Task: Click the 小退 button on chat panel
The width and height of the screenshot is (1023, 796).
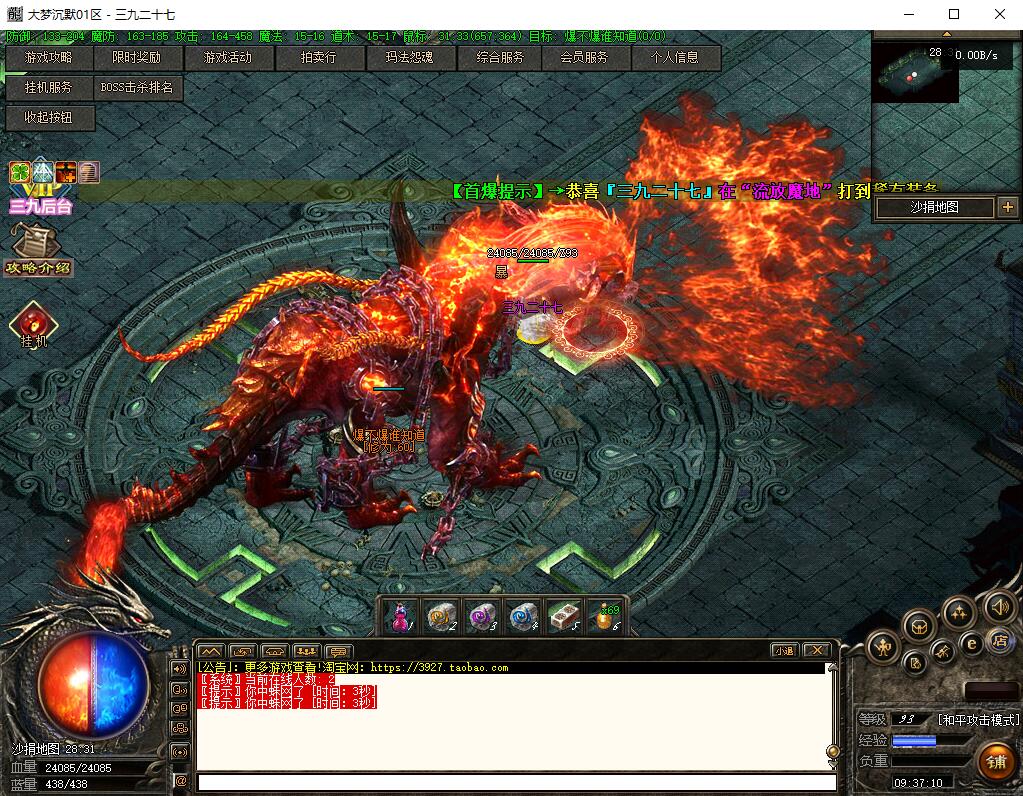Action: (x=783, y=650)
